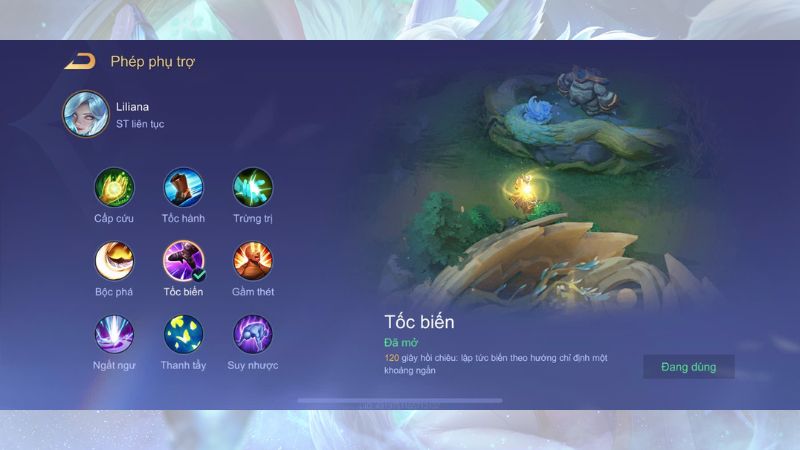Select the Gầm thét spell
Screen dimensions: 800x450
(x=253, y=261)
